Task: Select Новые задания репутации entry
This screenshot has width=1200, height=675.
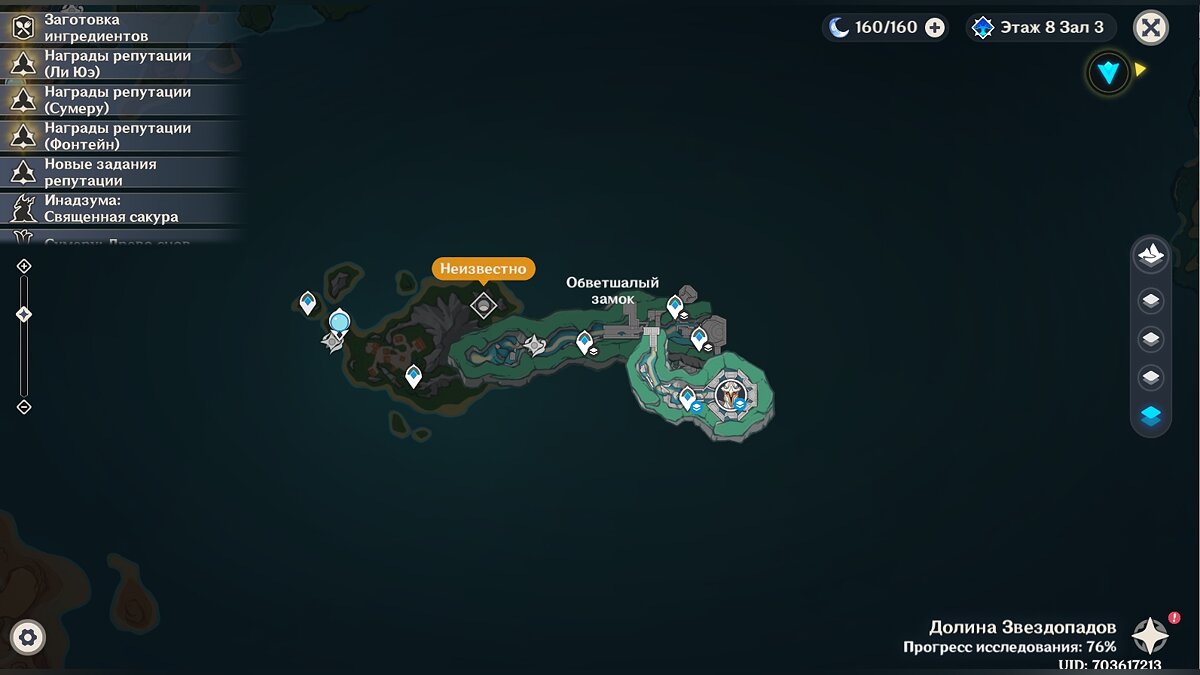Action: (x=120, y=172)
